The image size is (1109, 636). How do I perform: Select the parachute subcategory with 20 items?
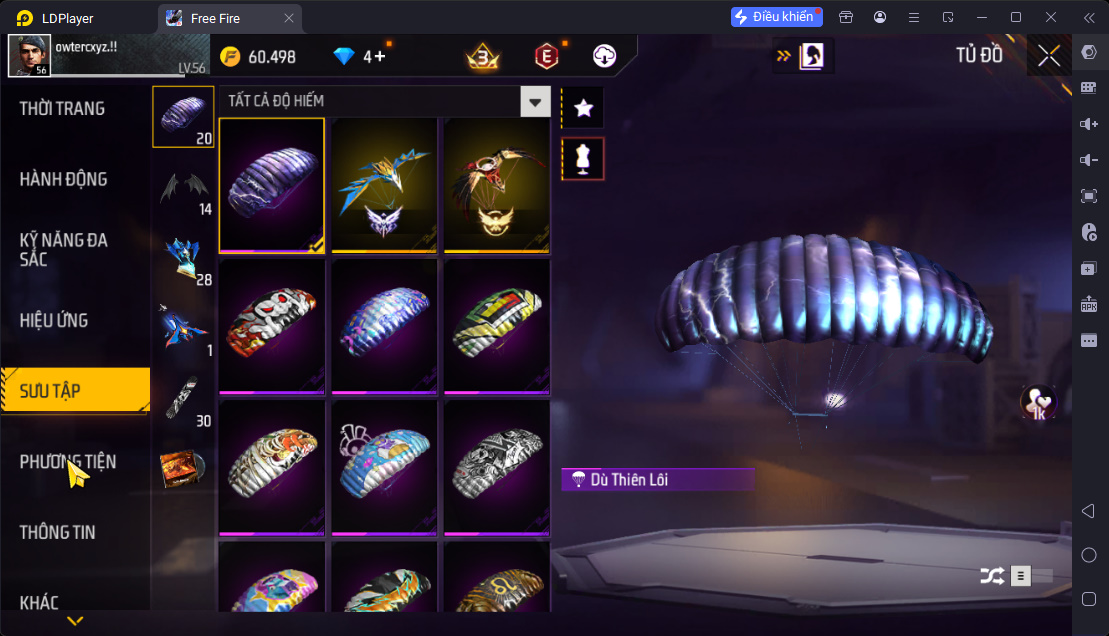pos(182,116)
